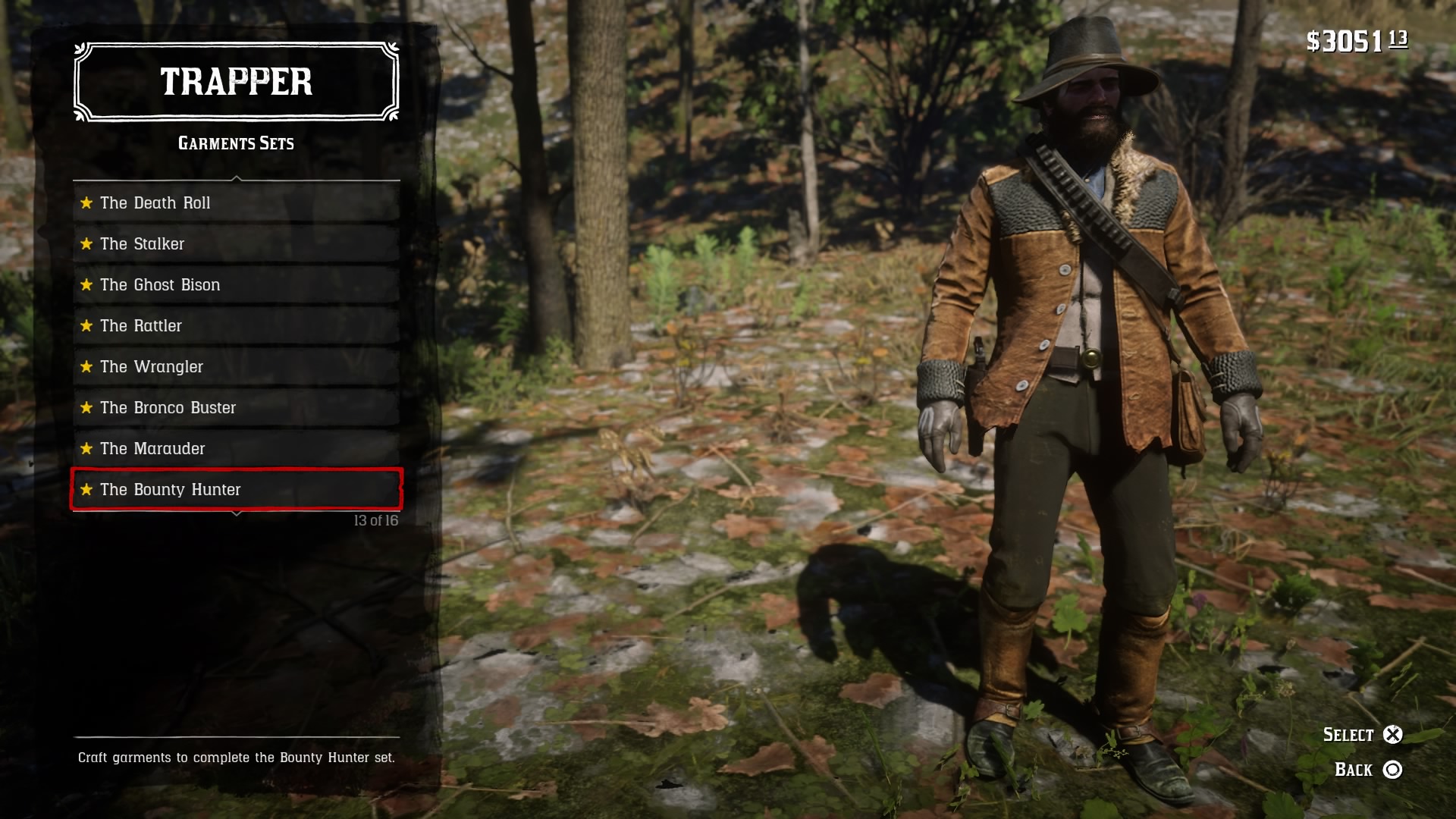
Task: Select The Wrangler from the list
Action: tap(236, 367)
